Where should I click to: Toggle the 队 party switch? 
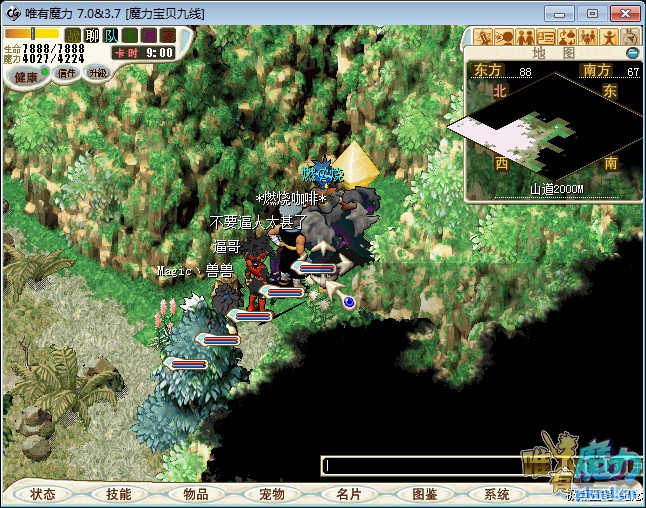point(111,36)
